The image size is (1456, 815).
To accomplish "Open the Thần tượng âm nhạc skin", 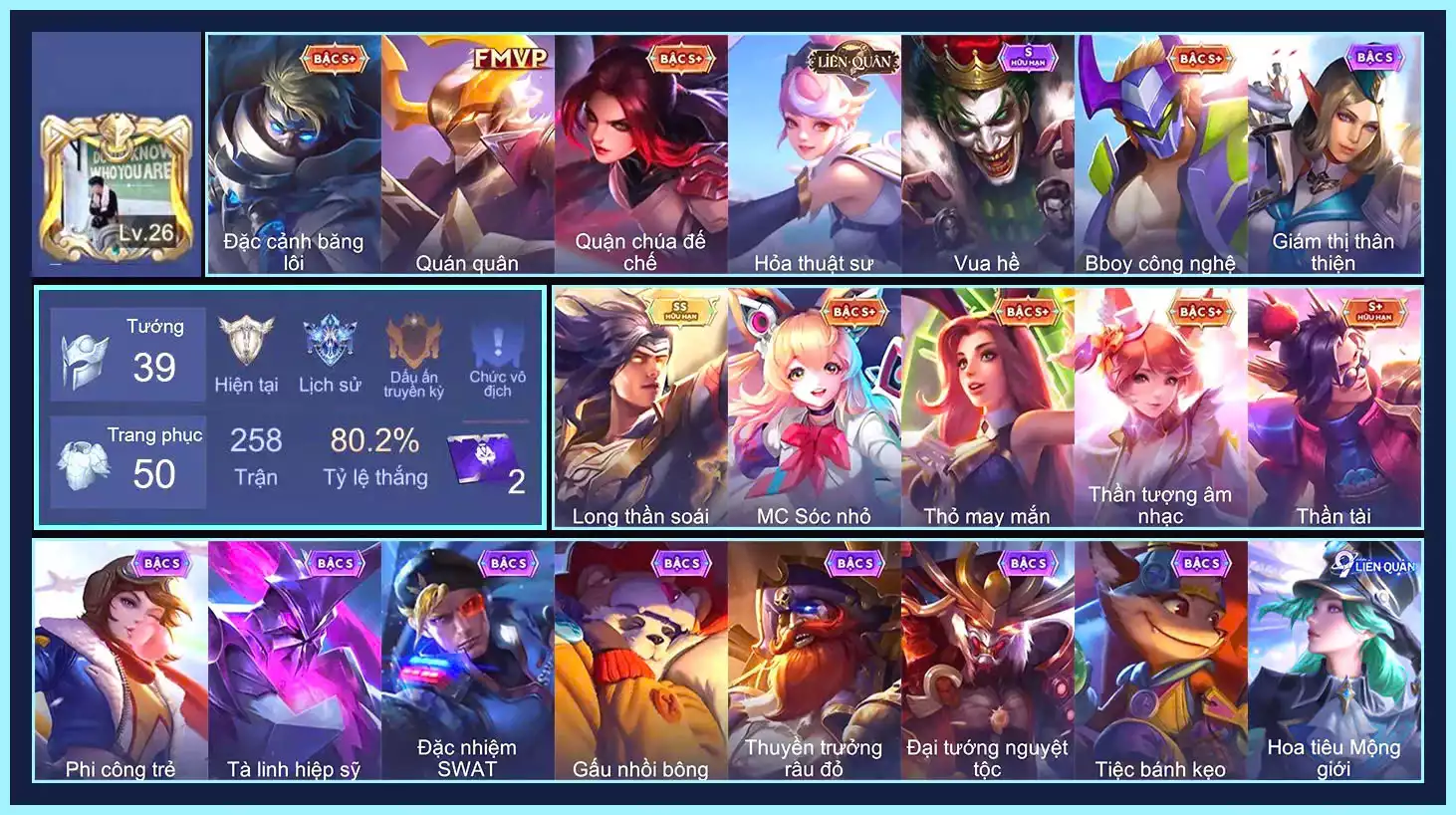I will pos(1160,407).
